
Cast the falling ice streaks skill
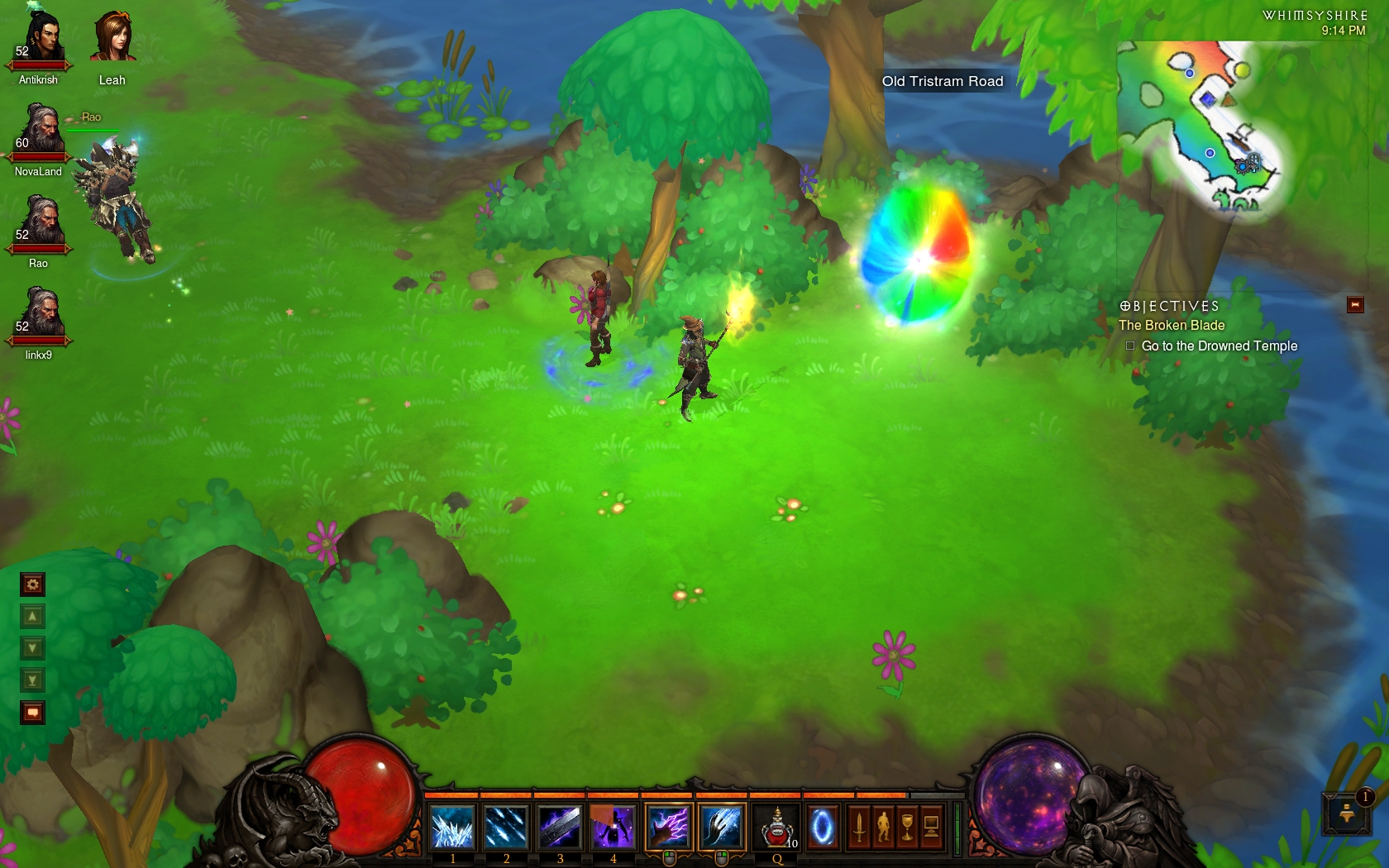pos(506,827)
